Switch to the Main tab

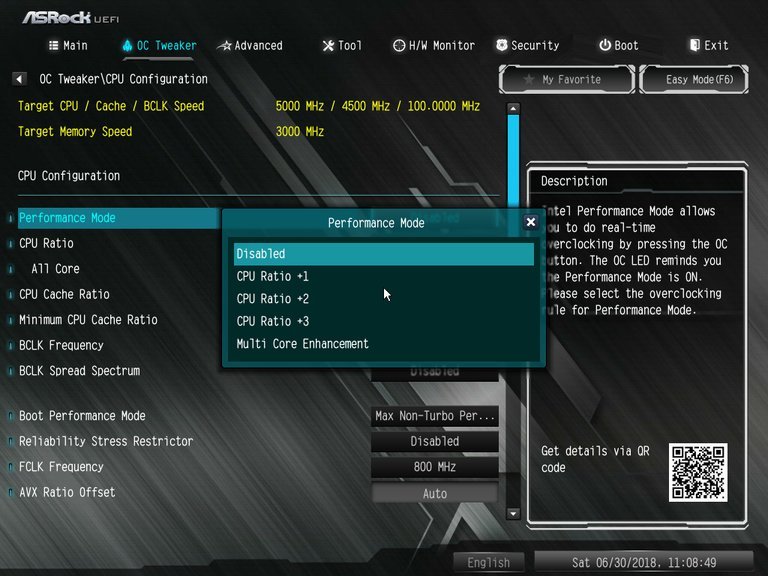tap(68, 45)
